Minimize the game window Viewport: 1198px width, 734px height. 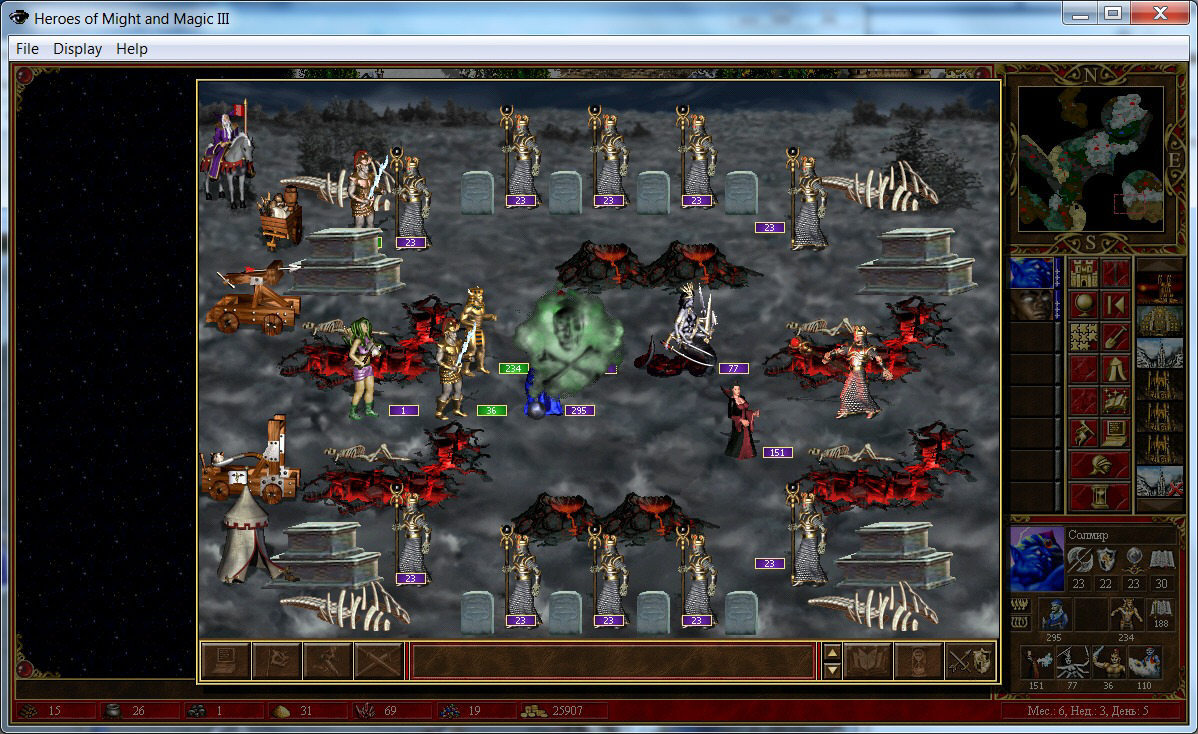(1081, 13)
